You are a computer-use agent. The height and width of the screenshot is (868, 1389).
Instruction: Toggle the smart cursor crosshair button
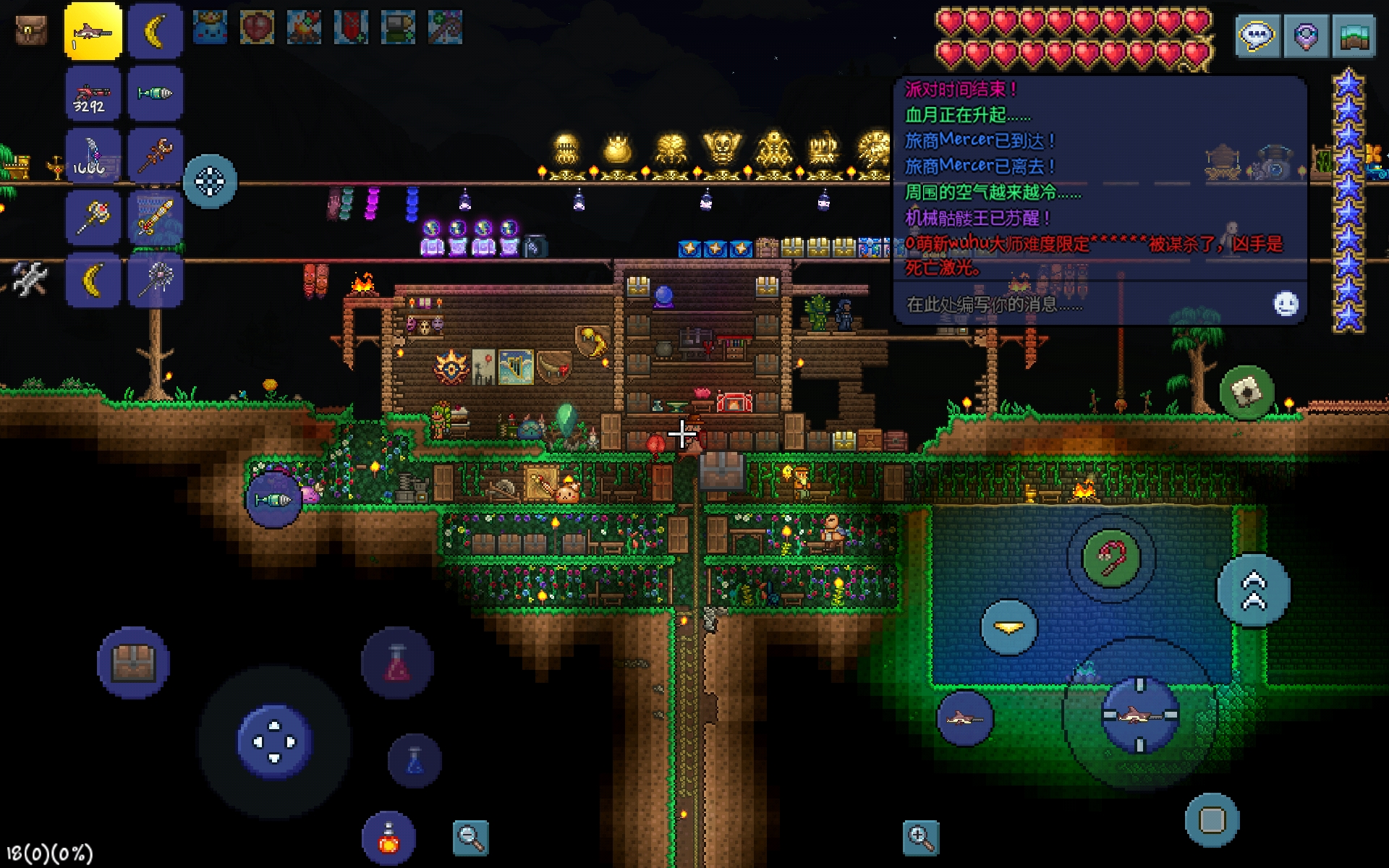point(210,182)
